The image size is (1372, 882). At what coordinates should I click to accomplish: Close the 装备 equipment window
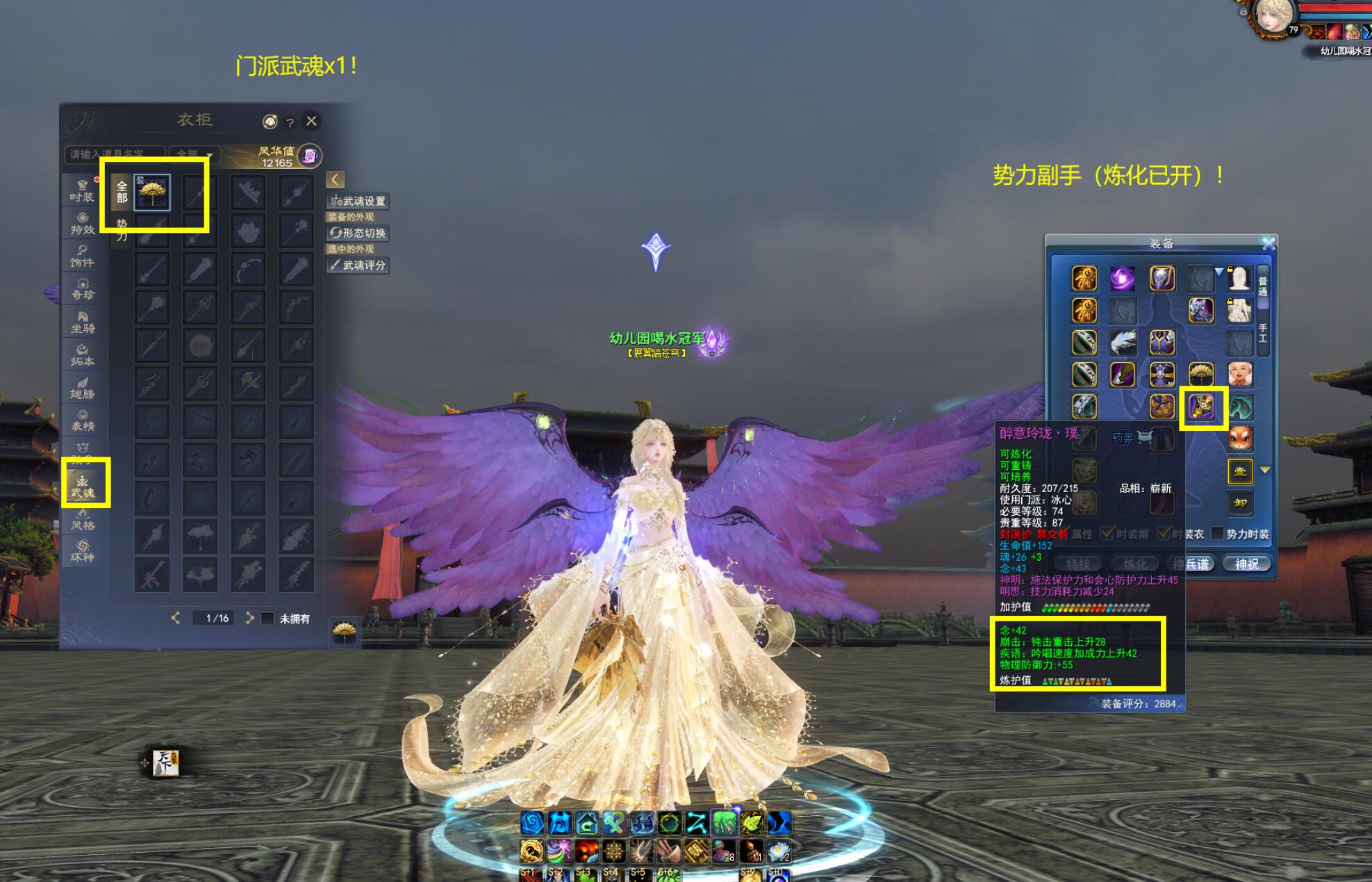(x=1268, y=243)
